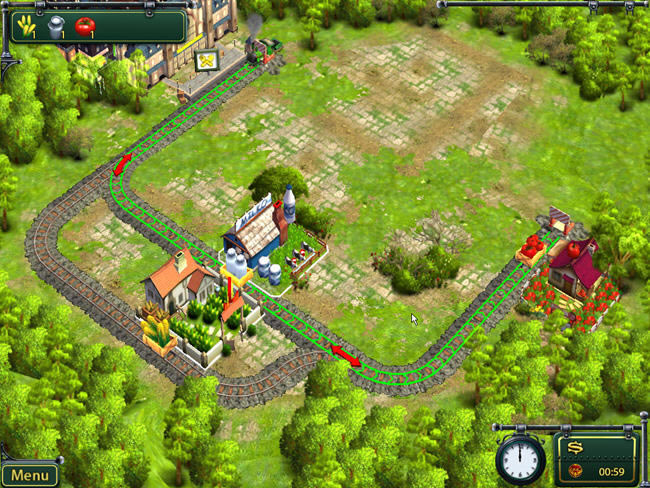650x488 pixels.
Task: Select the tomato goal icon
Action: pos(85,25)
